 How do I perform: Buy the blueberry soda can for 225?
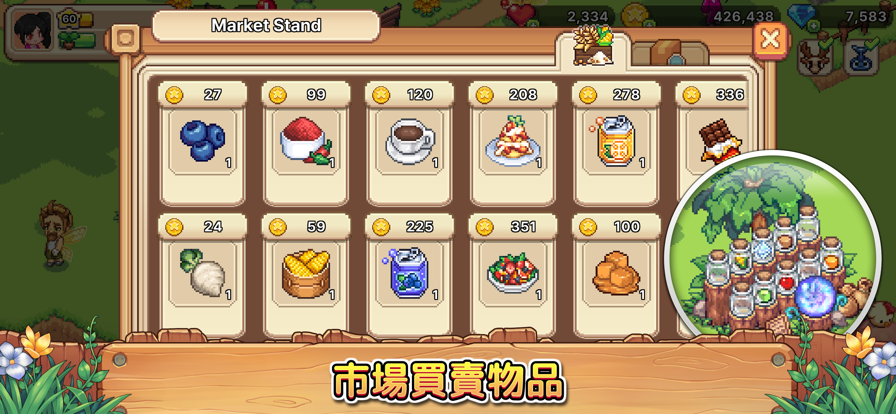pyautogui.click(x=409, y=272)
